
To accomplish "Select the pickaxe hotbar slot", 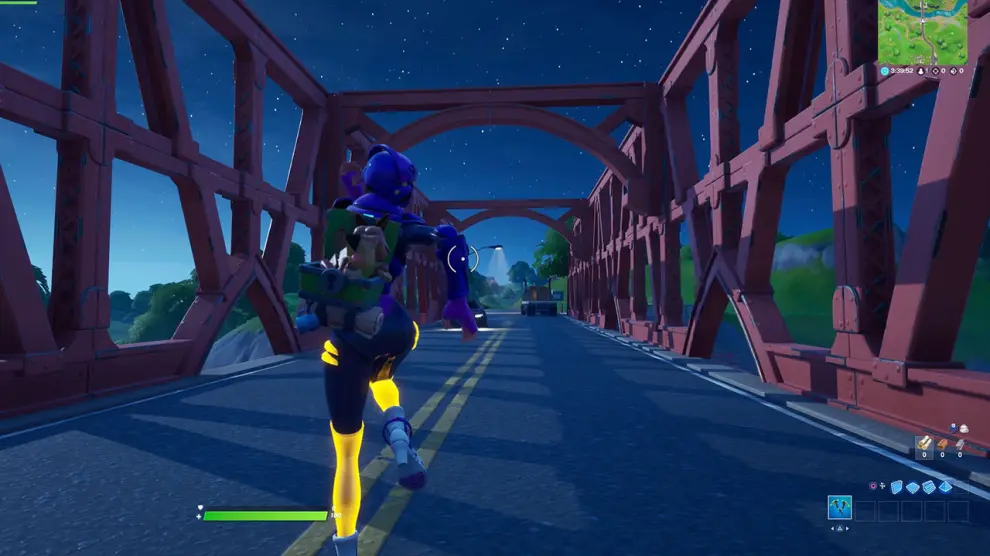I will coord(840,510).
